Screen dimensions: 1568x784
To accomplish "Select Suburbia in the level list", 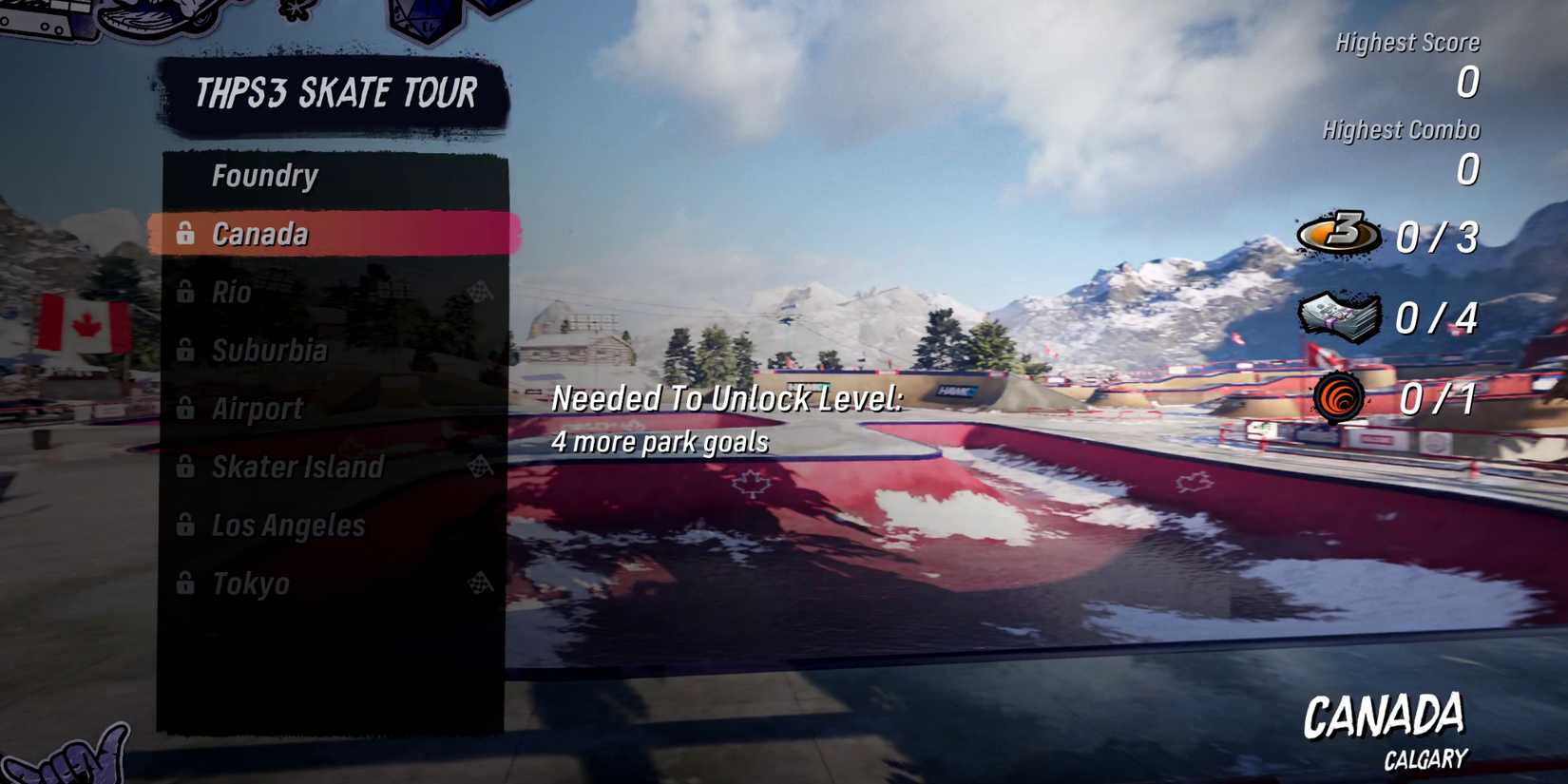I will coord(271,351).
